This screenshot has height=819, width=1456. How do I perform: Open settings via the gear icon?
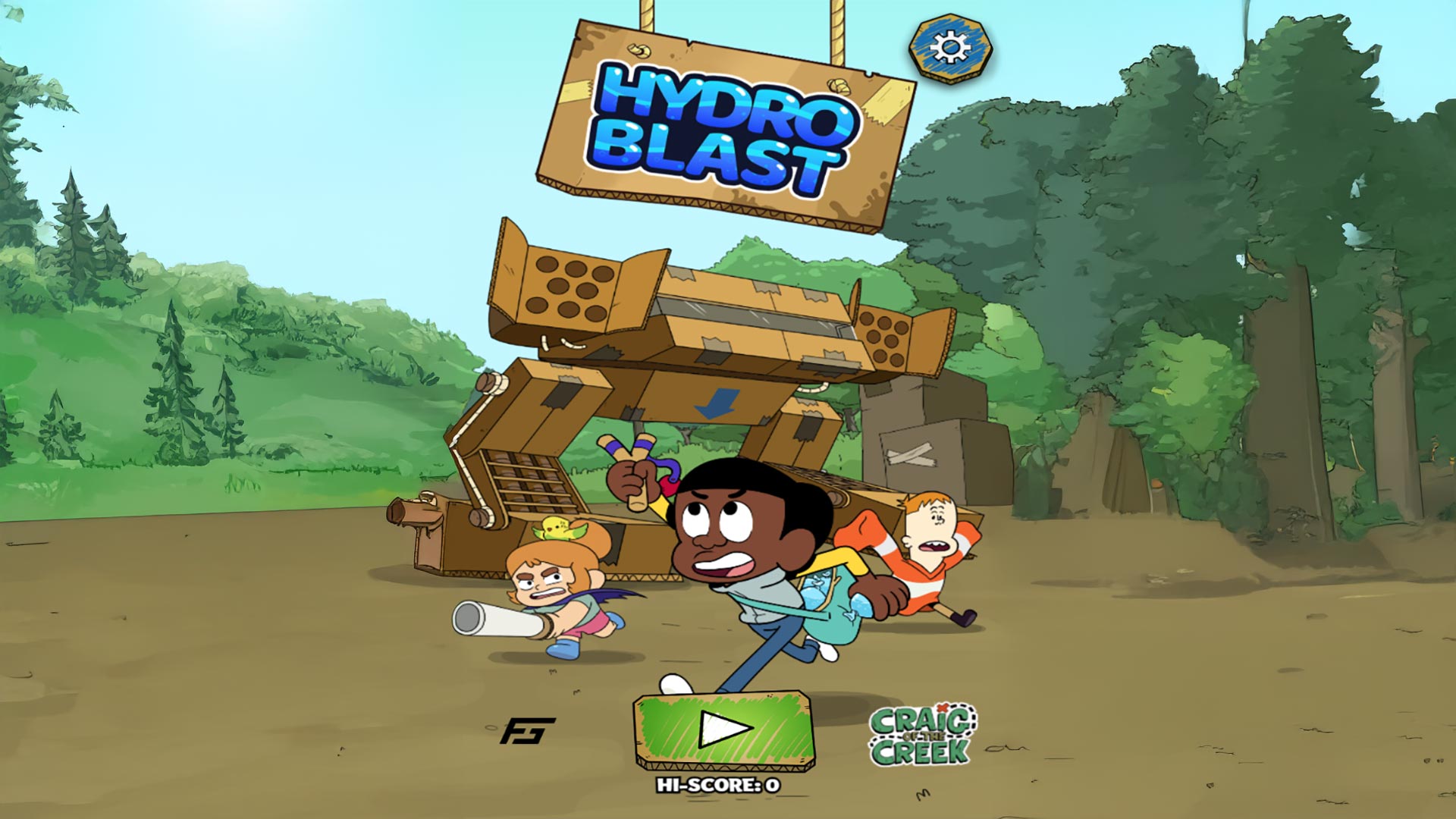click(950, 49)
